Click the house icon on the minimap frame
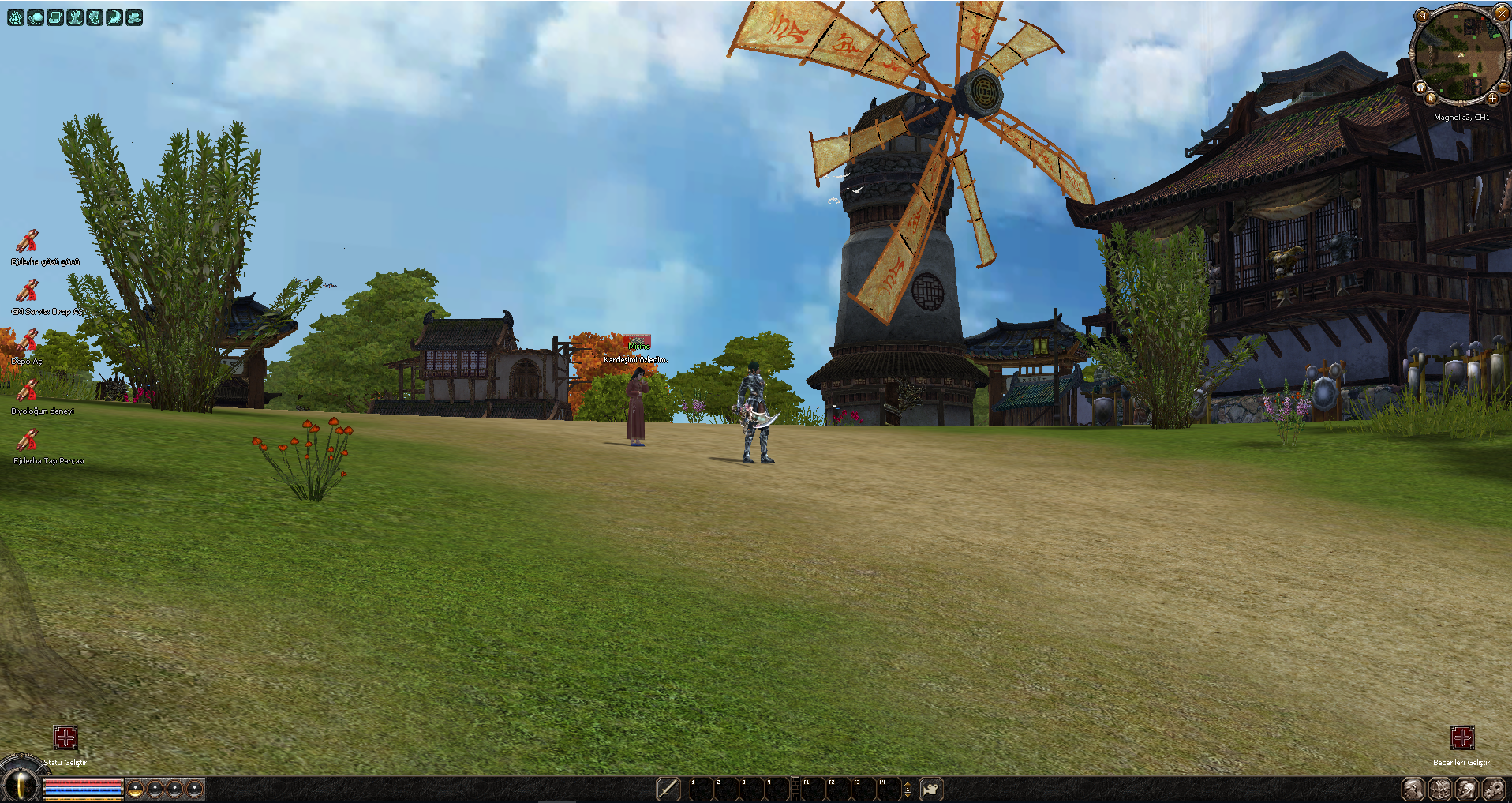Image resolution: width=1512 pixels, height=803 pixels. click(1420, 87)
